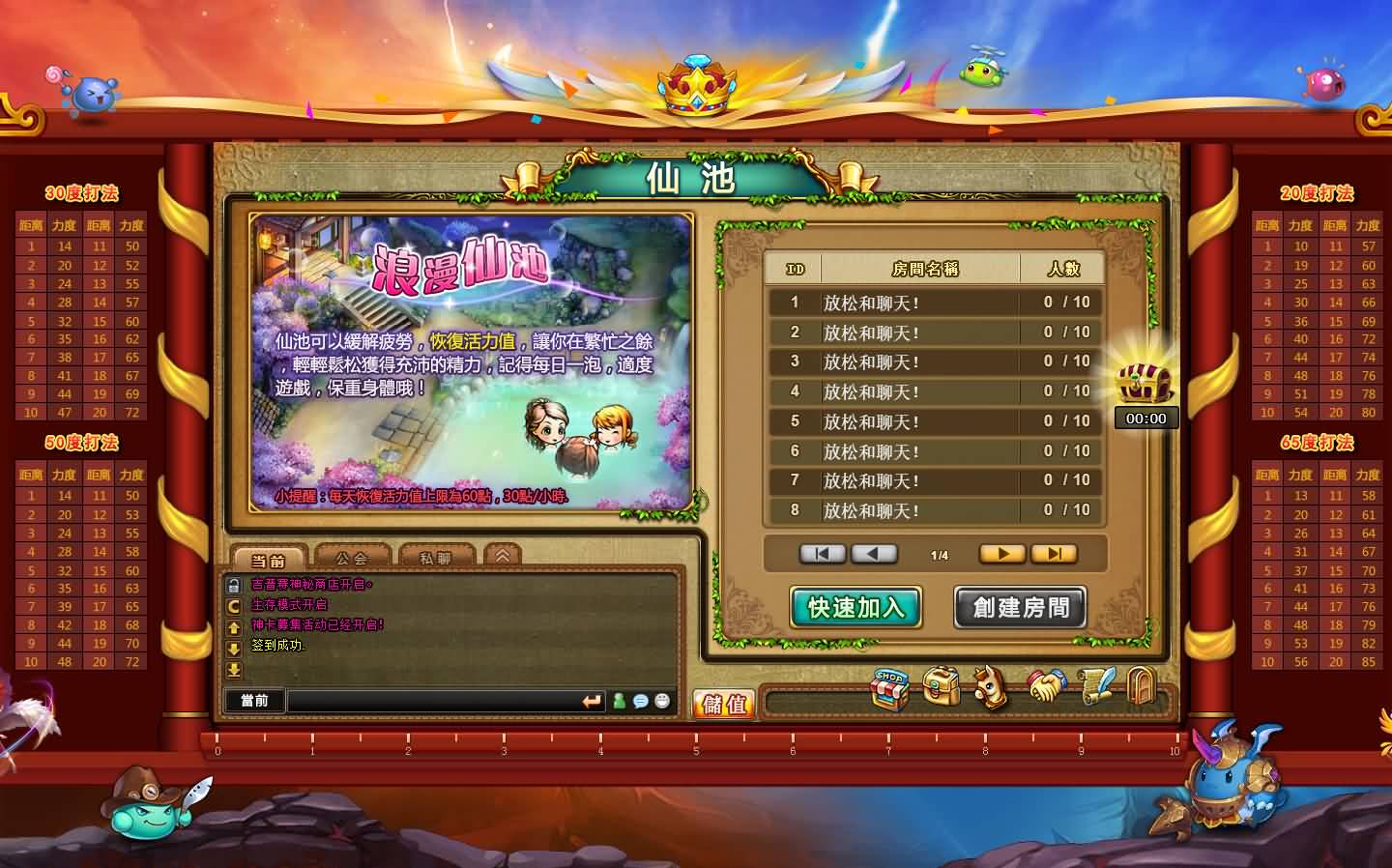This screenshot has height=868, width=1392.
Task: Toggle the chat lock icon
Action: (x=234, y=585)
